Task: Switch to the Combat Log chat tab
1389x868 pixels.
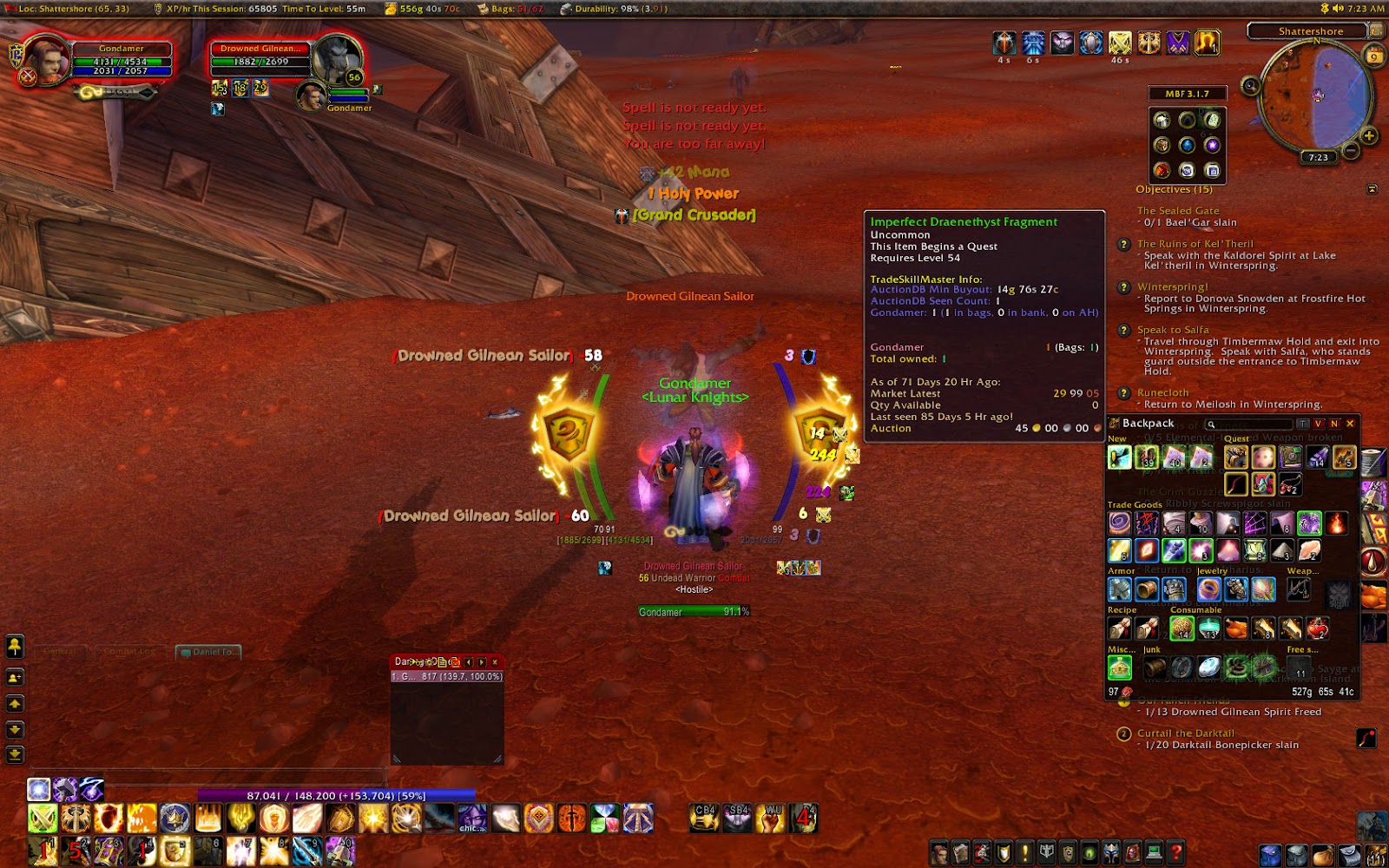Action: 130,649
